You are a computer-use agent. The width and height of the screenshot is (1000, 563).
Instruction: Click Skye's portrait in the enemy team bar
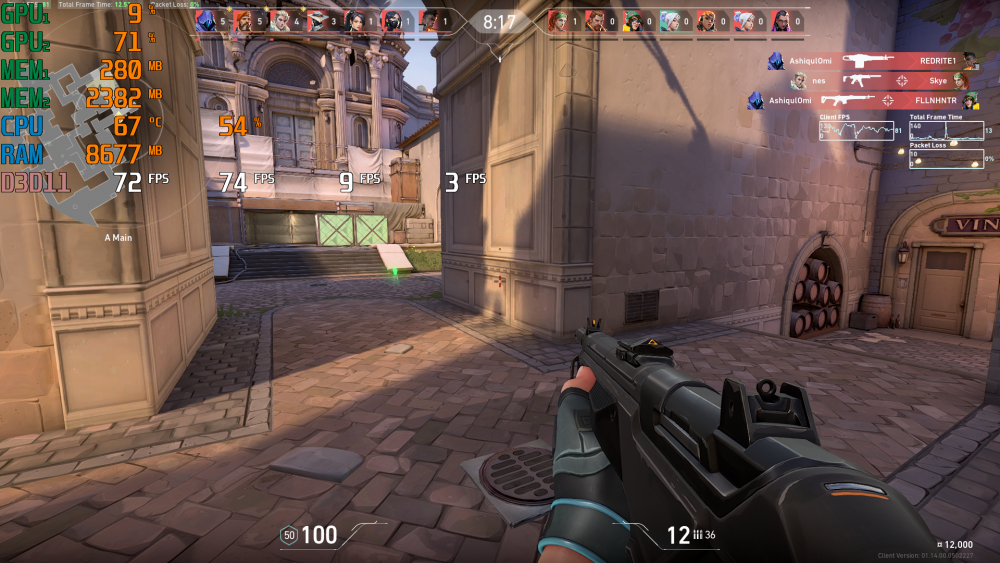[558, 20]
